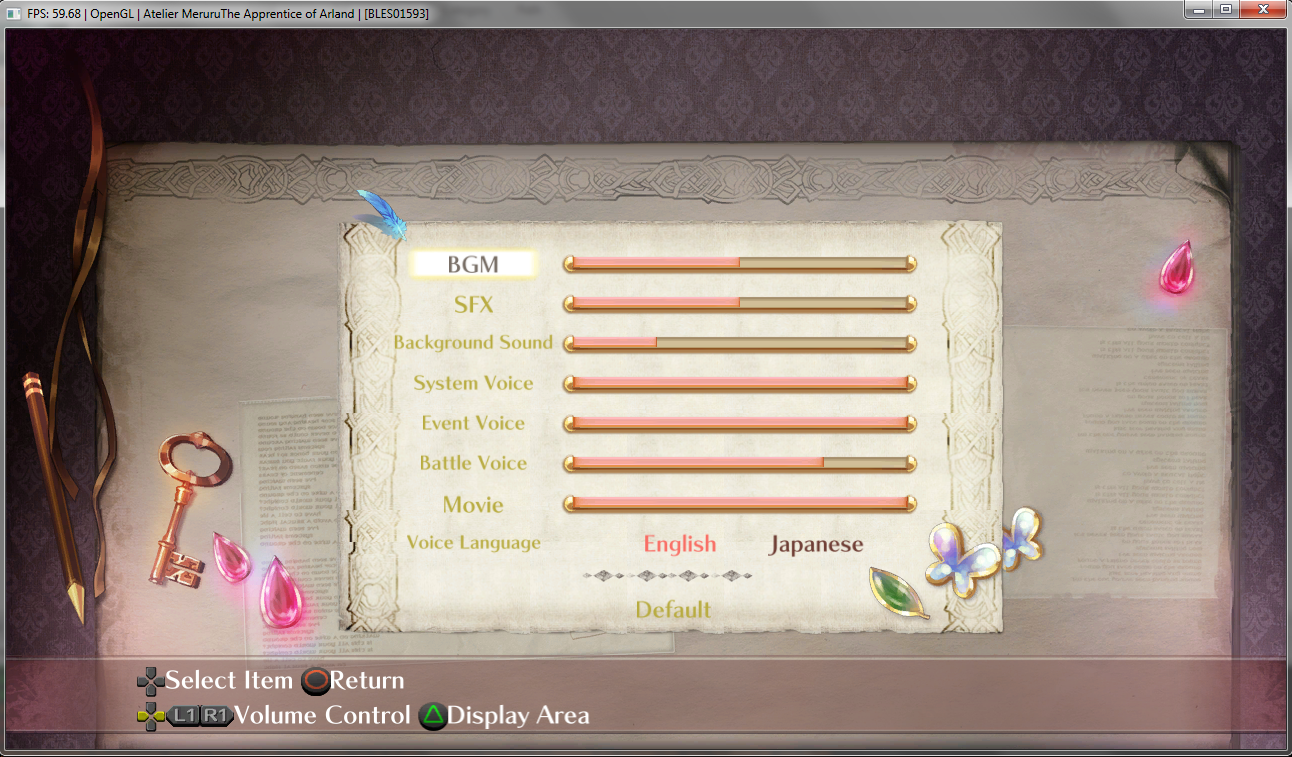Screen dimensions: 1292x757
Task: Select the Voice Language row label
Action: tap(473, 543)
